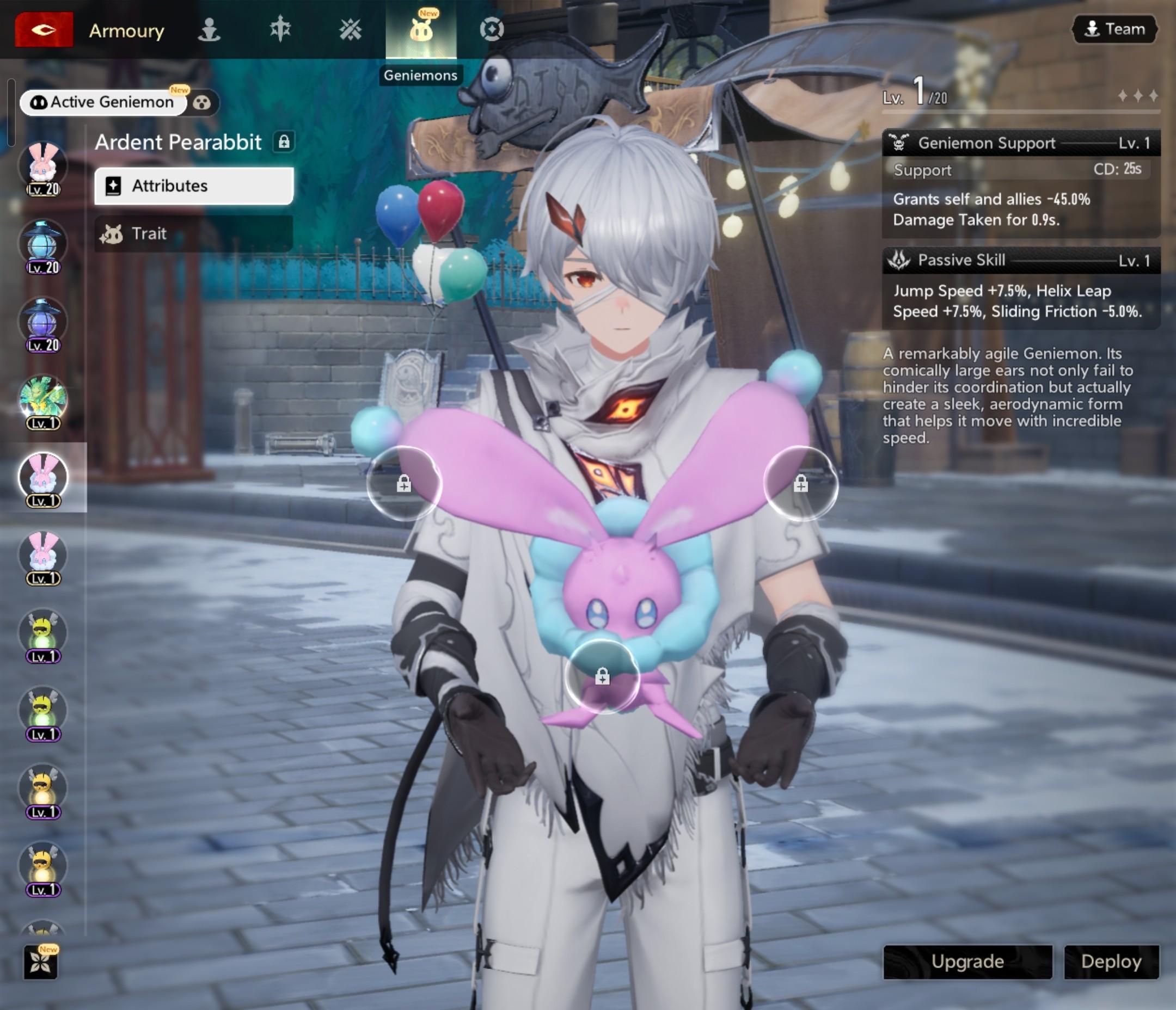
Task: Select the Geniemons tab
Action: coord(420,29)
